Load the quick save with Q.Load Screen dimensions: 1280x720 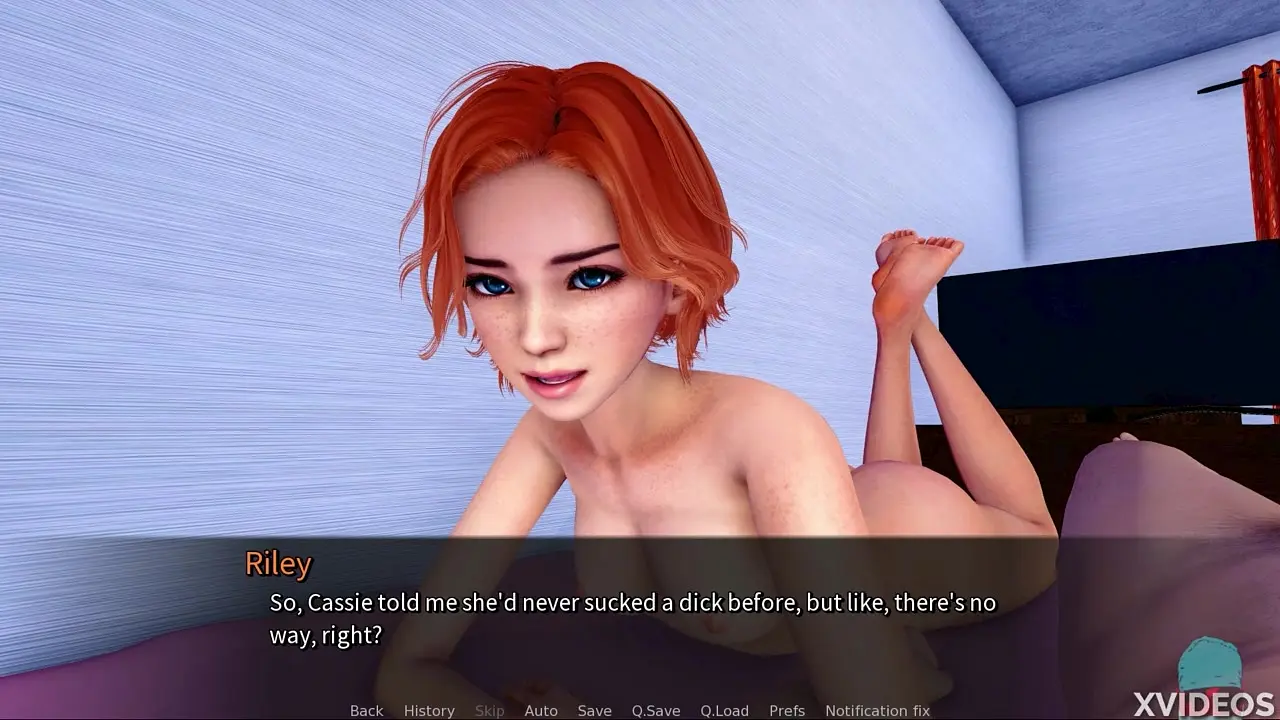[x=724, y=711]
